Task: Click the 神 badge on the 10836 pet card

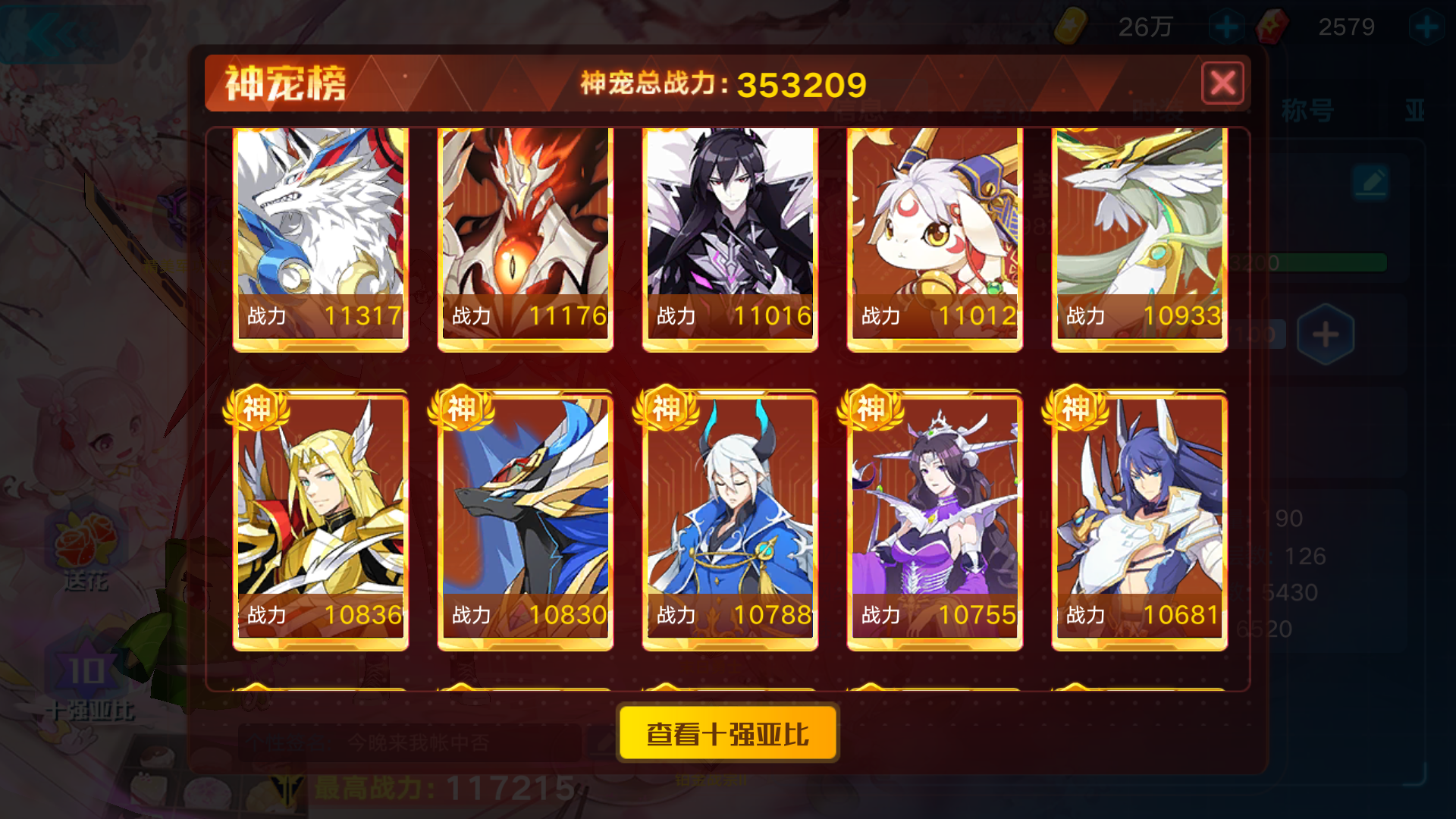Action: point(258,409)
